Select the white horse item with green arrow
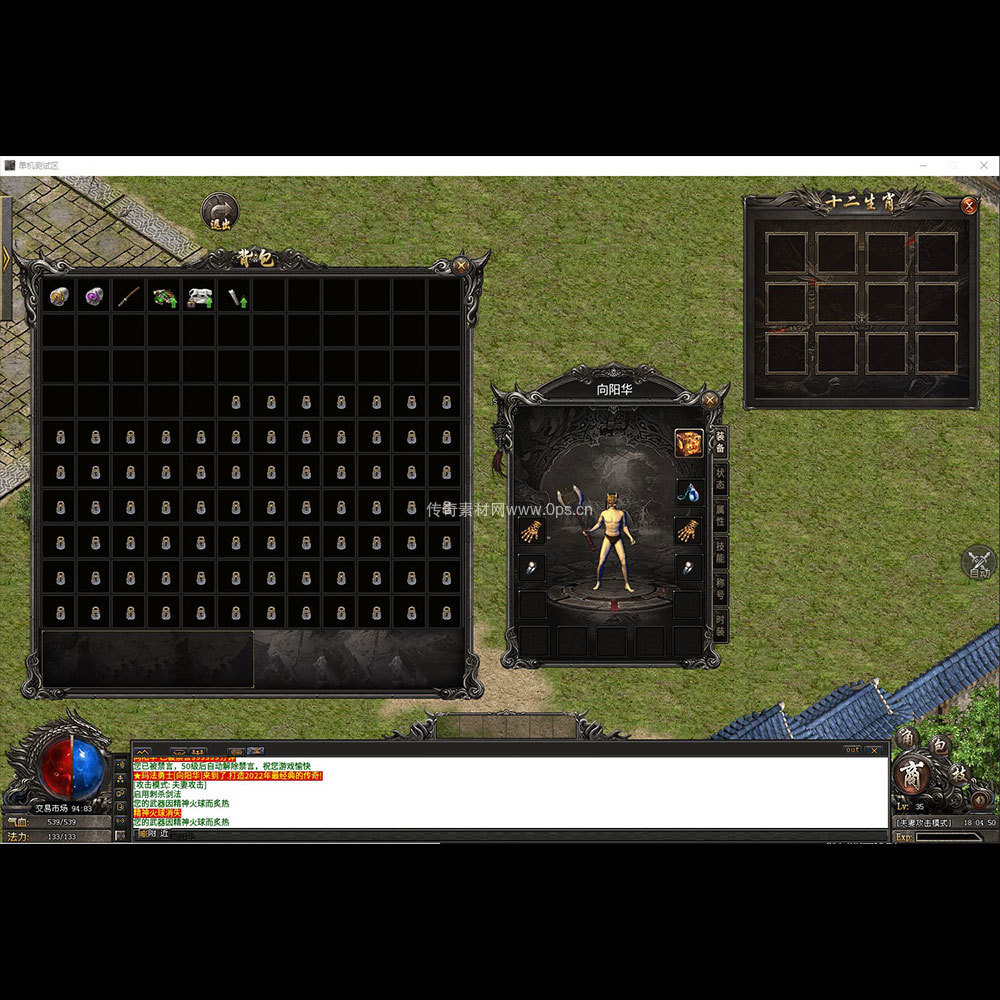 click(x=199, y=296)
